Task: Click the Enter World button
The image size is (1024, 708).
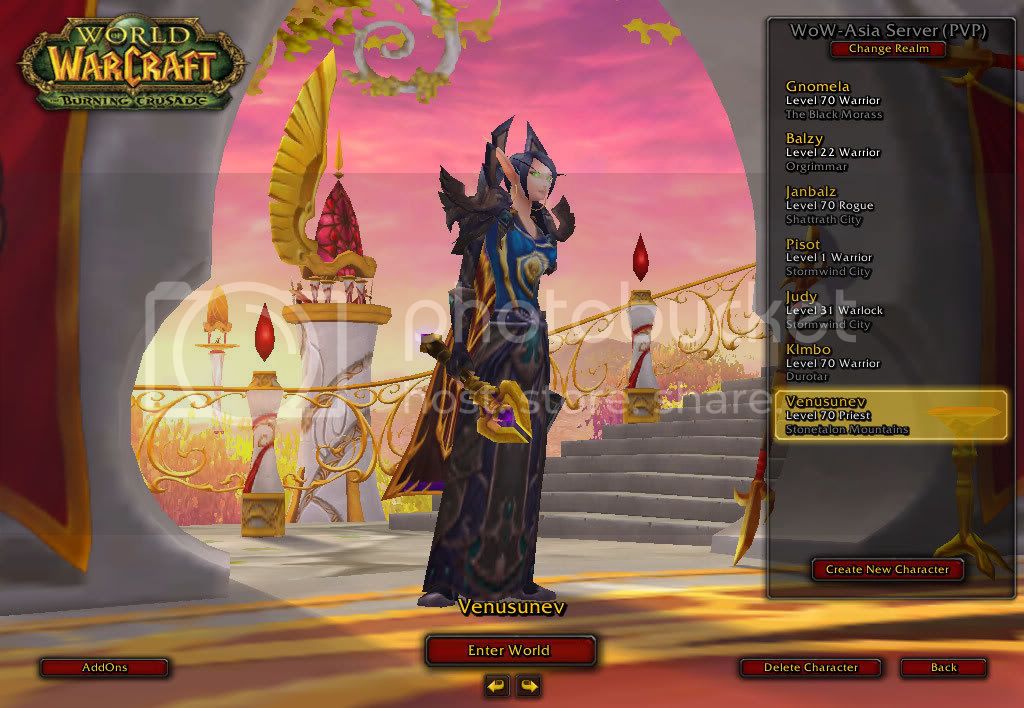Action: (510, 650)
